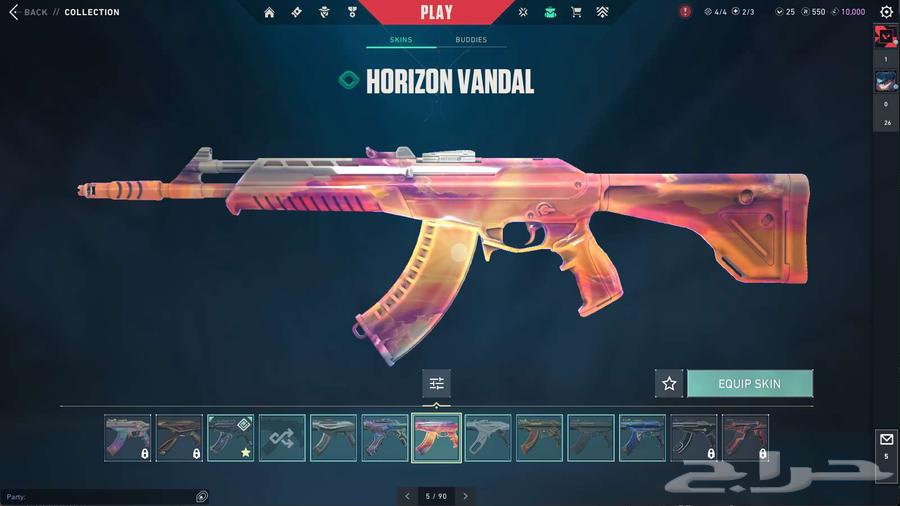This screenshot has height=506, width=900.
Task: Mark this skin as favorite with the star
Action: (669, 383)
